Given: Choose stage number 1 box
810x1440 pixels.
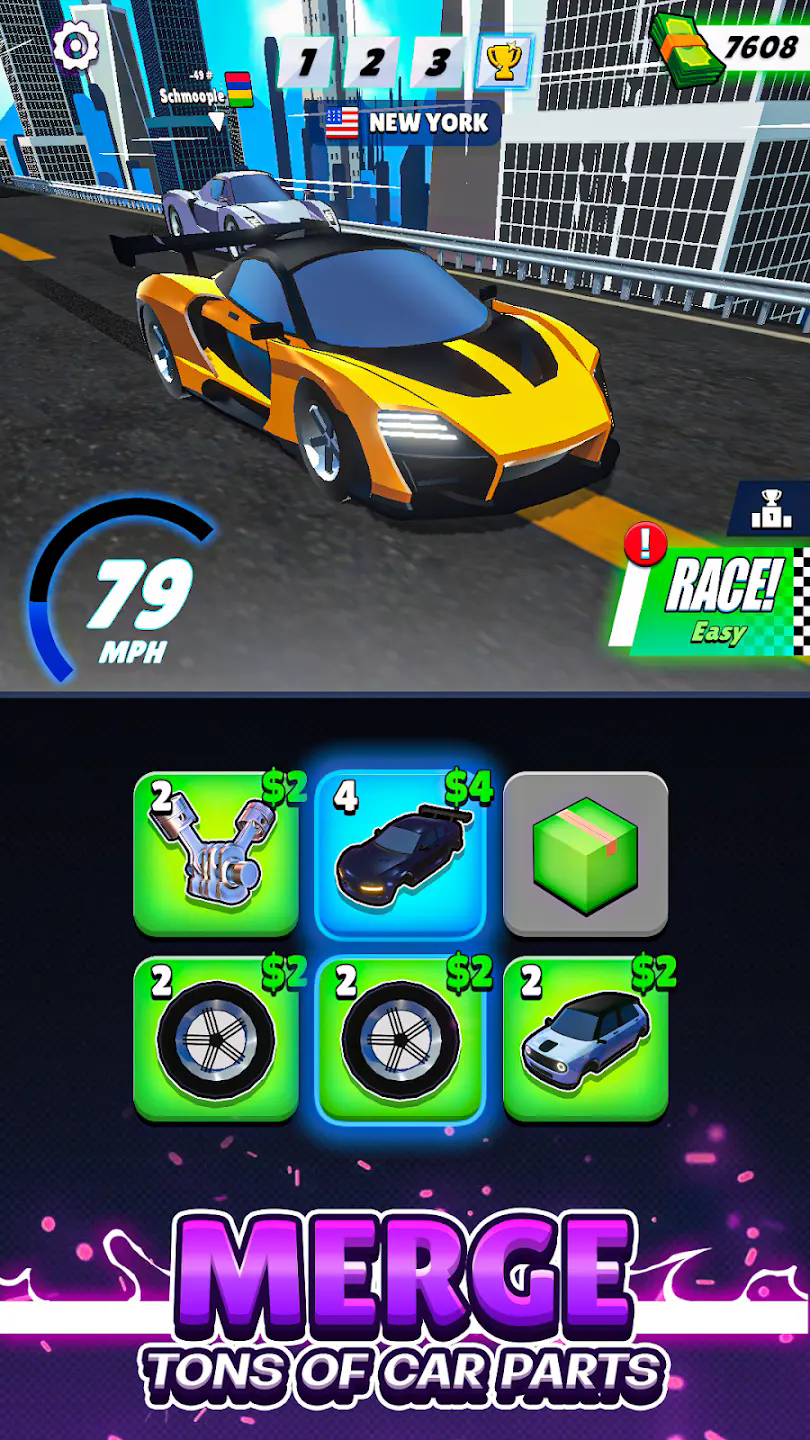Looking at the screenshot, I should (x=306, y=62).
